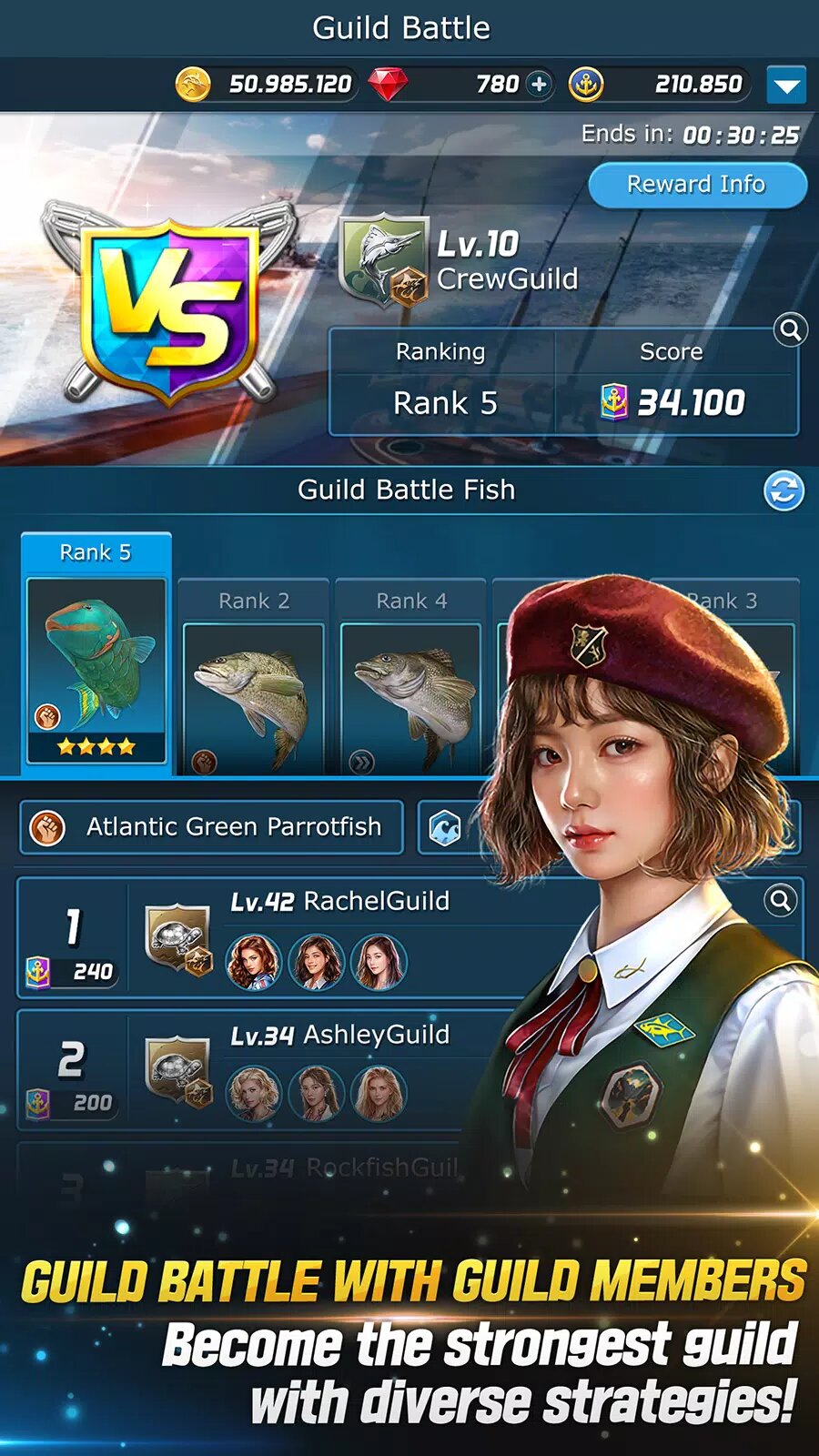Select the Atlantic Green Parrotfish label
Viewport: 819px width, 1456px height.
click(211, 827)
